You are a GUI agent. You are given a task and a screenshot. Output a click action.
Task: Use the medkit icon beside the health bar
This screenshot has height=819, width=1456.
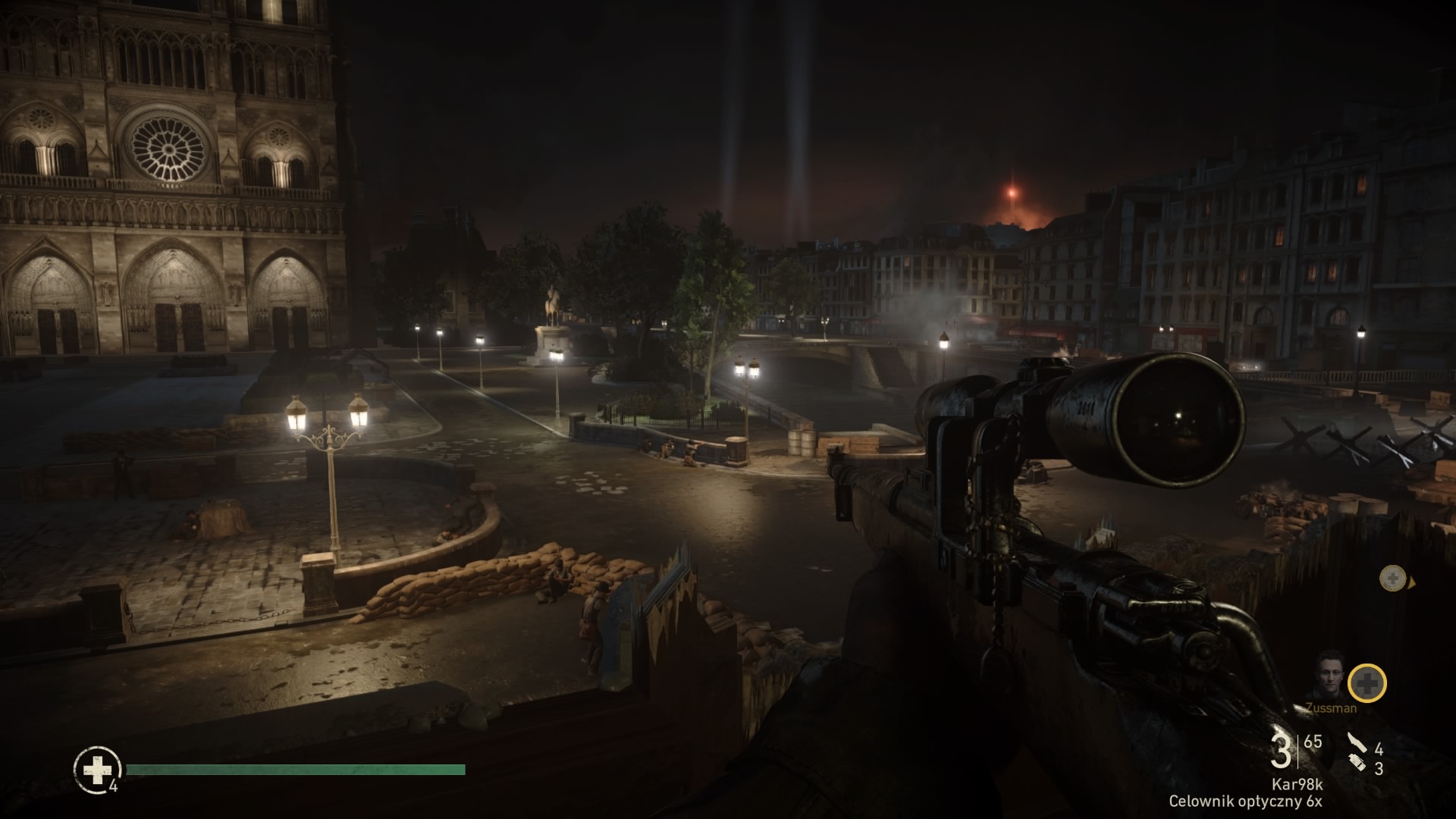point(97,770)
